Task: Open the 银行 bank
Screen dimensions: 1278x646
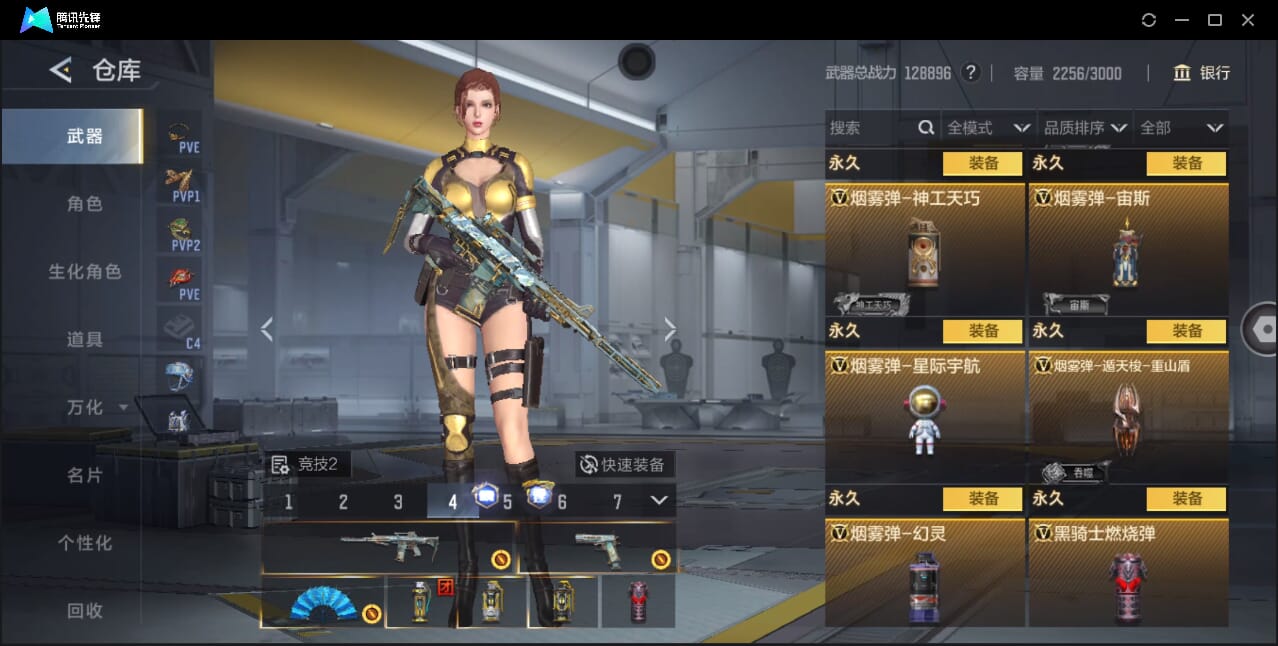Action: [x=1201, y=73]
